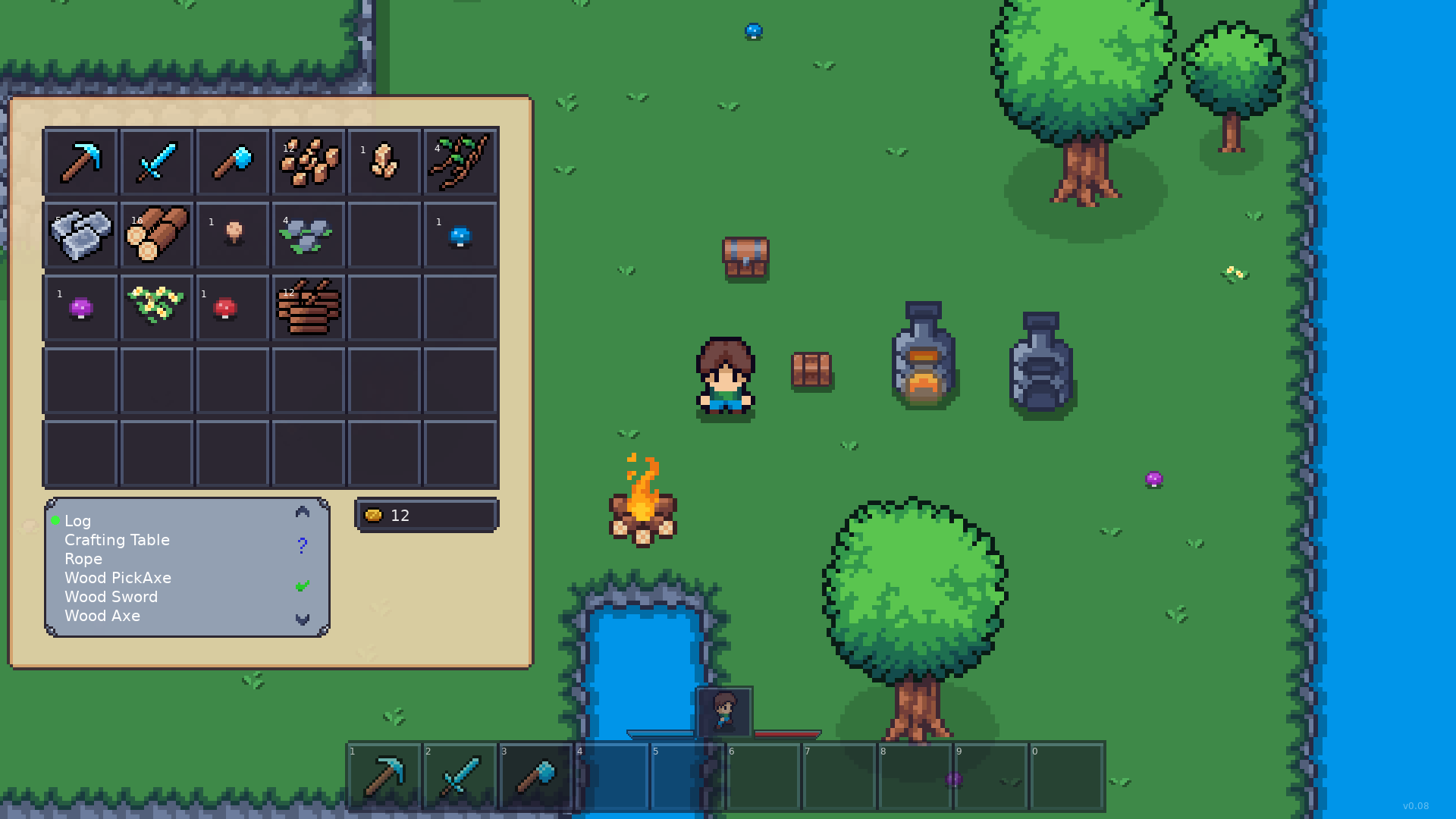Open the blue question mark help
Image resolution: width=1456 pixels, height=819 pixels.
[x=302, y=545]
